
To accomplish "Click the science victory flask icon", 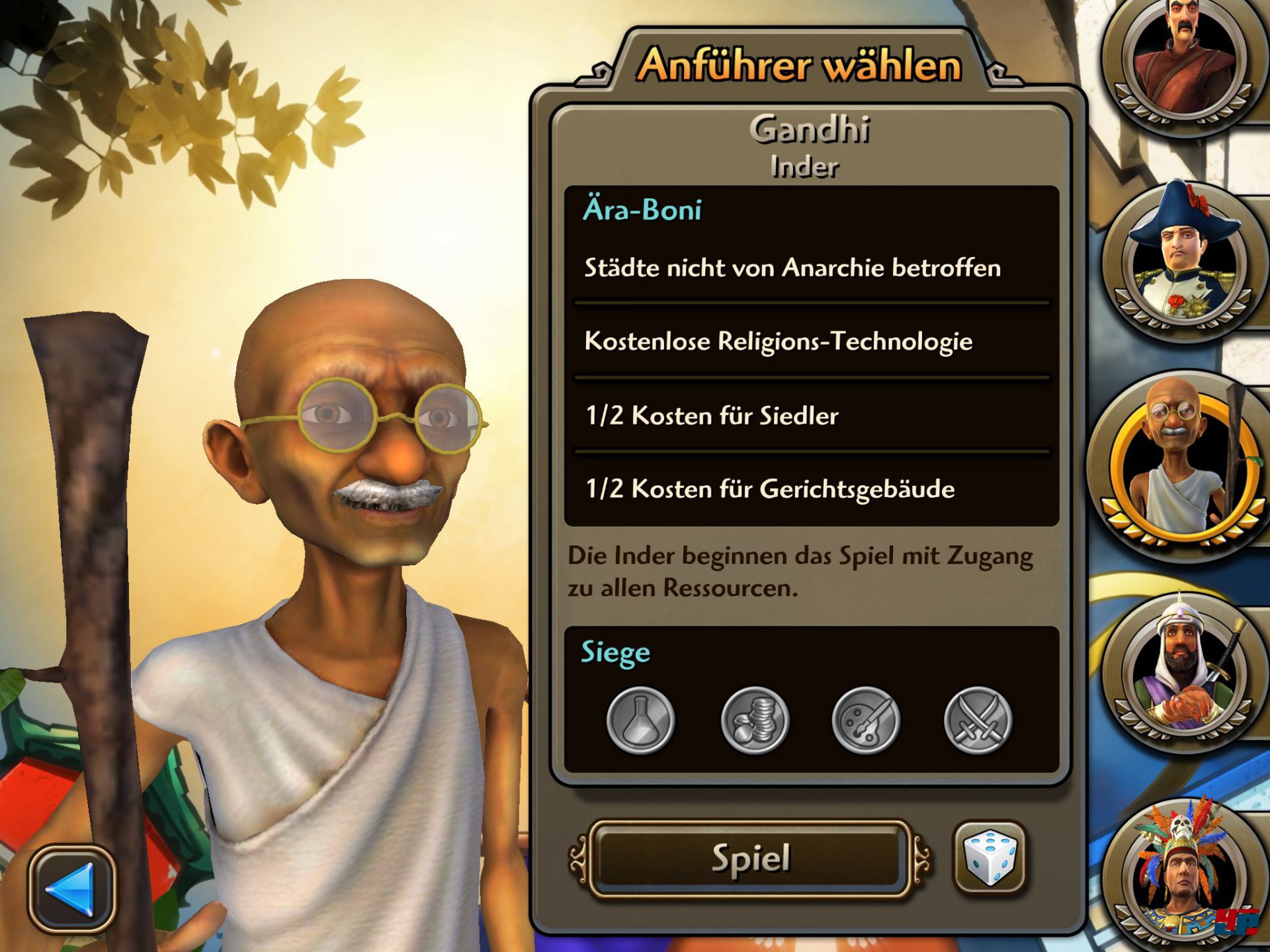I will coord(640,721).
